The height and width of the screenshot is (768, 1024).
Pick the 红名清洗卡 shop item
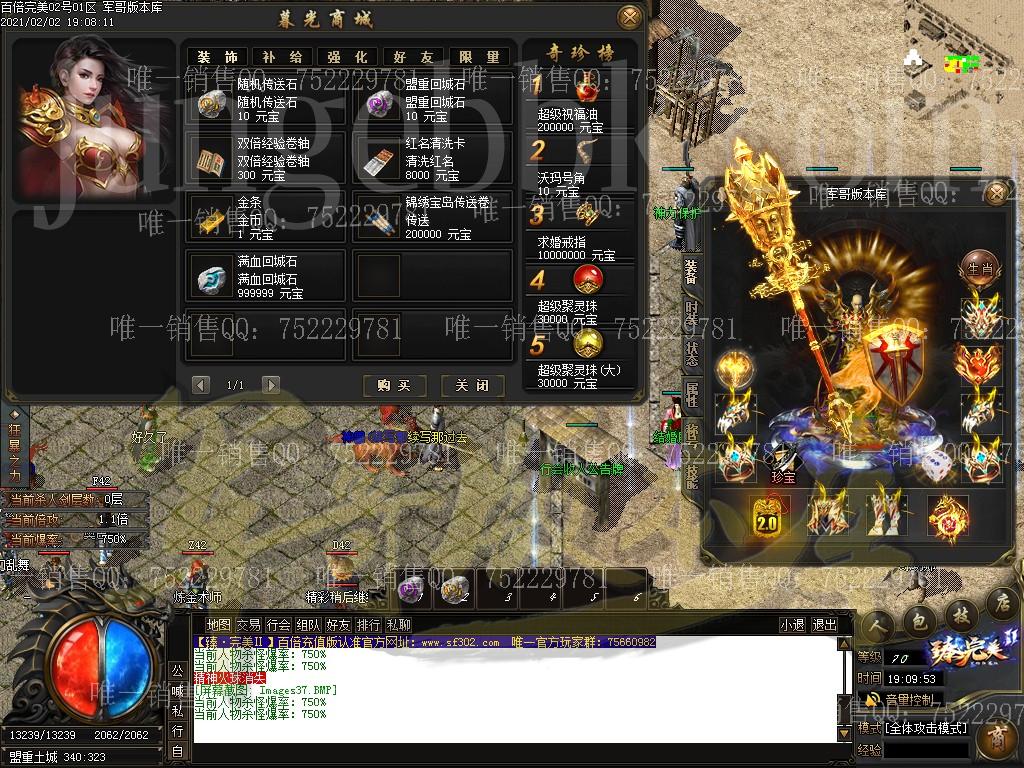[x=432, y=160]
